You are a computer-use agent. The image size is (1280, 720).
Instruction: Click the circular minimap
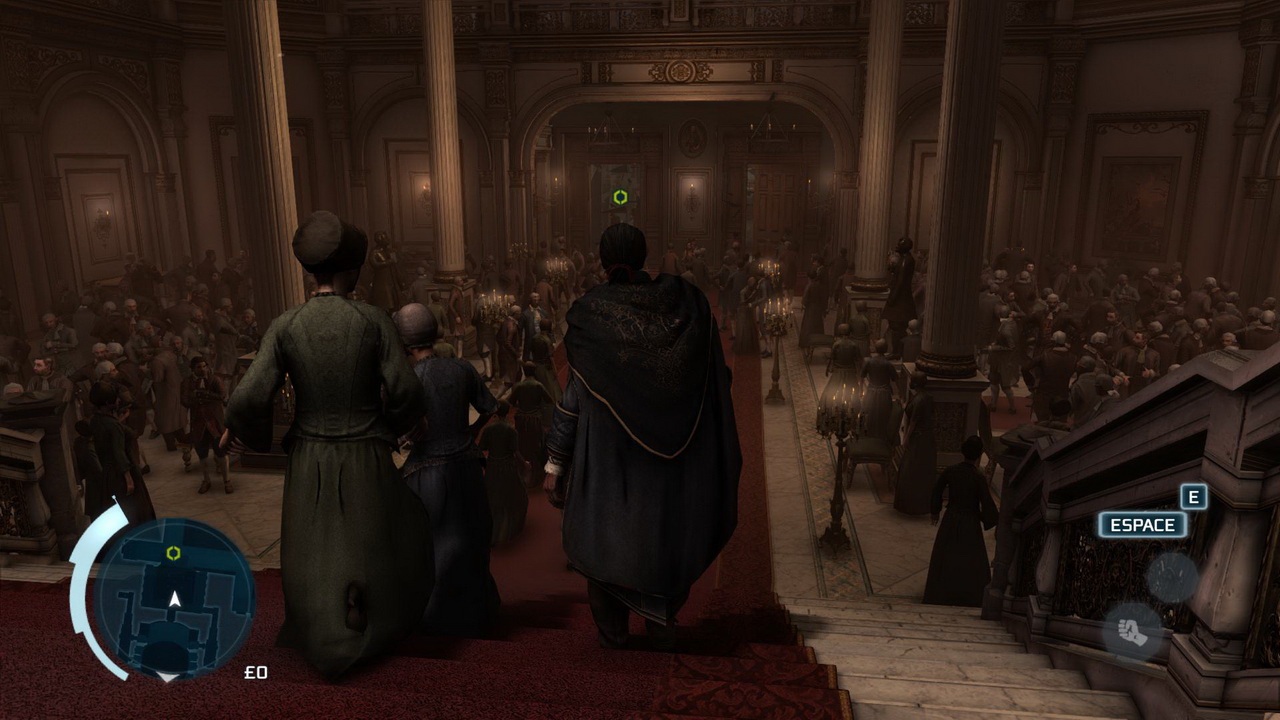coord(175,597)
